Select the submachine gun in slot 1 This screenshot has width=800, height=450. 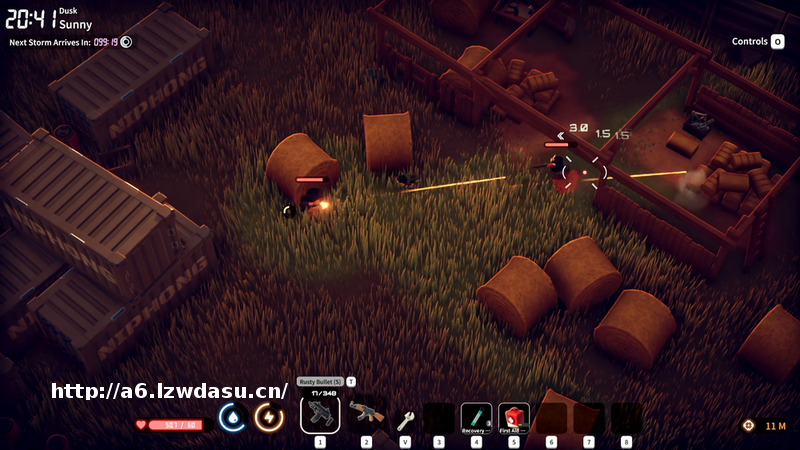(320, 414)
